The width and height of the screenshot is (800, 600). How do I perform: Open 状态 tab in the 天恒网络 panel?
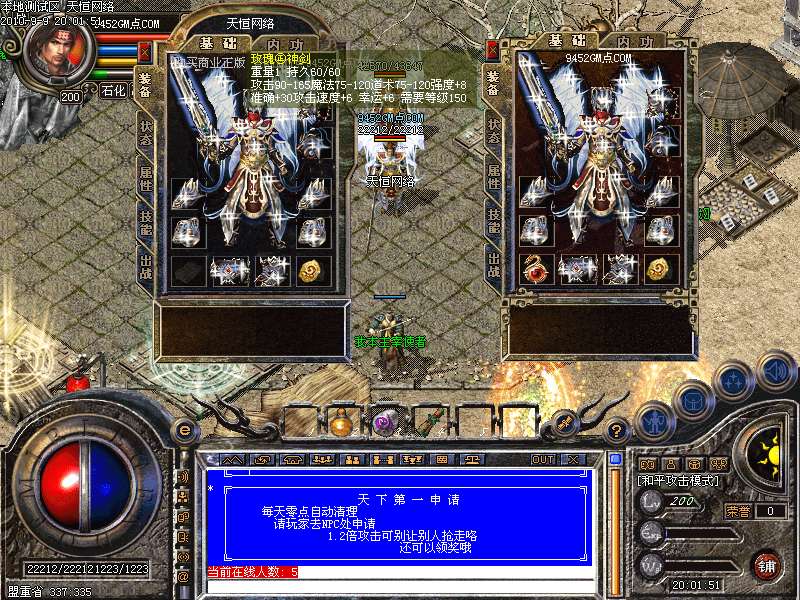point(145,133)
